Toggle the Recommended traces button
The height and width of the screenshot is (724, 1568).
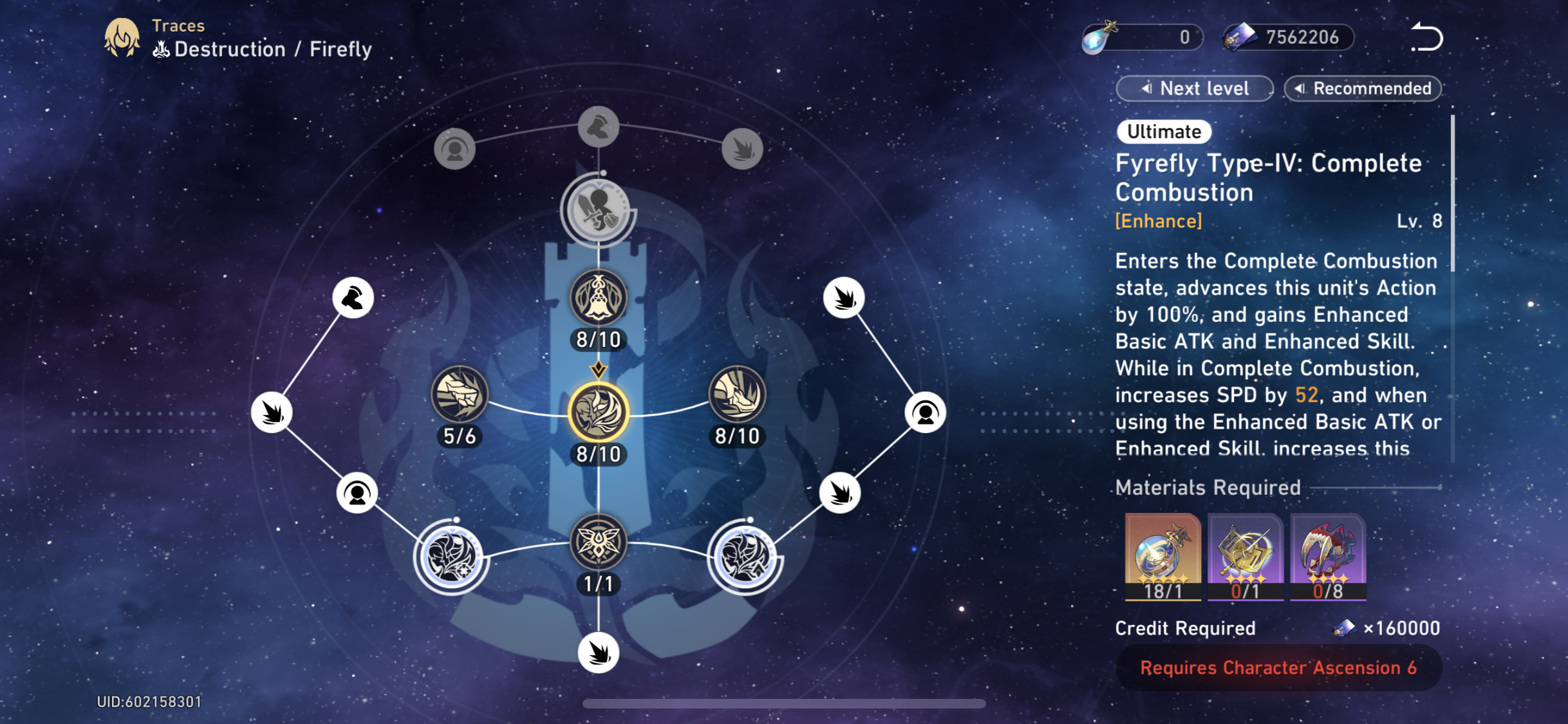pyautogui.click(x=1363, y=88)
